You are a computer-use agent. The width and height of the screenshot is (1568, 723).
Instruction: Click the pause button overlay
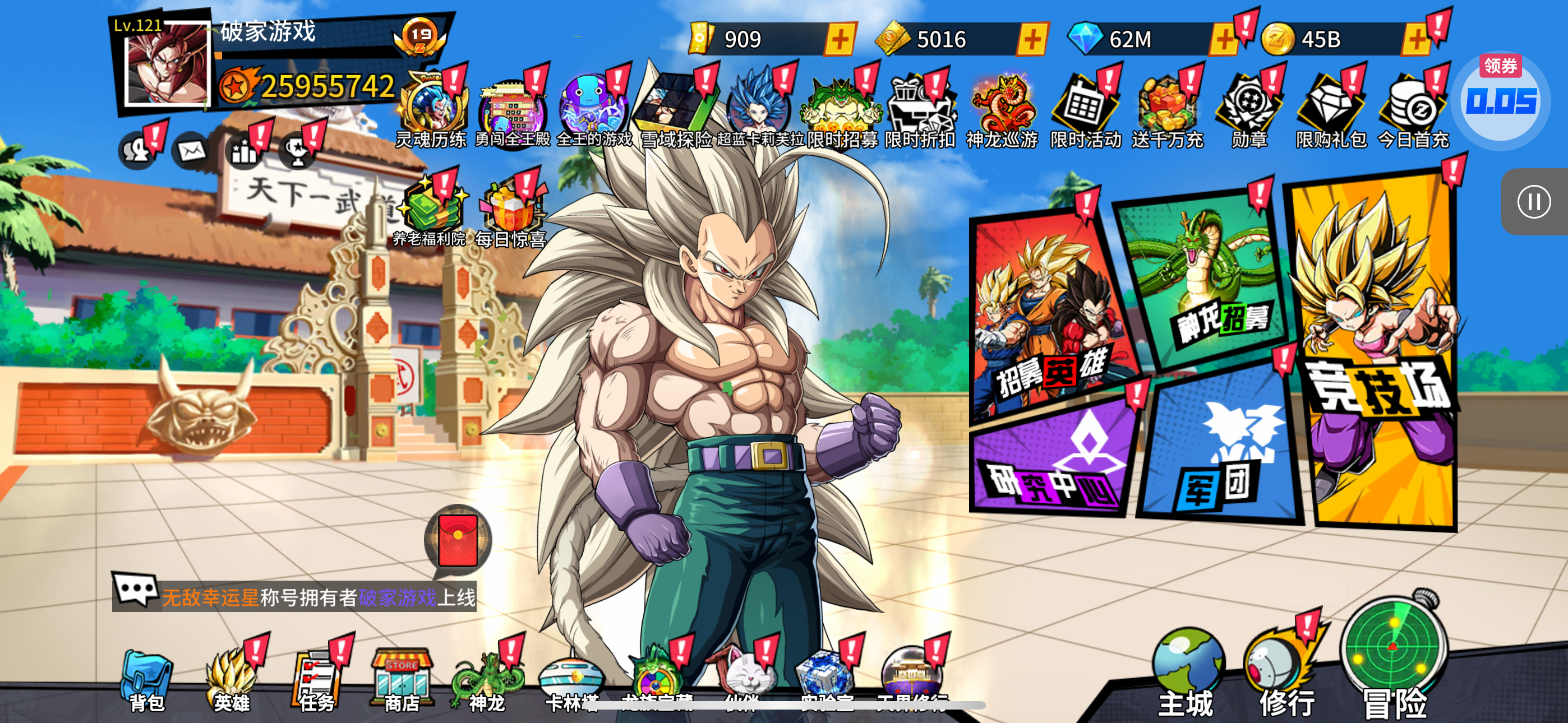(1533, 202)
